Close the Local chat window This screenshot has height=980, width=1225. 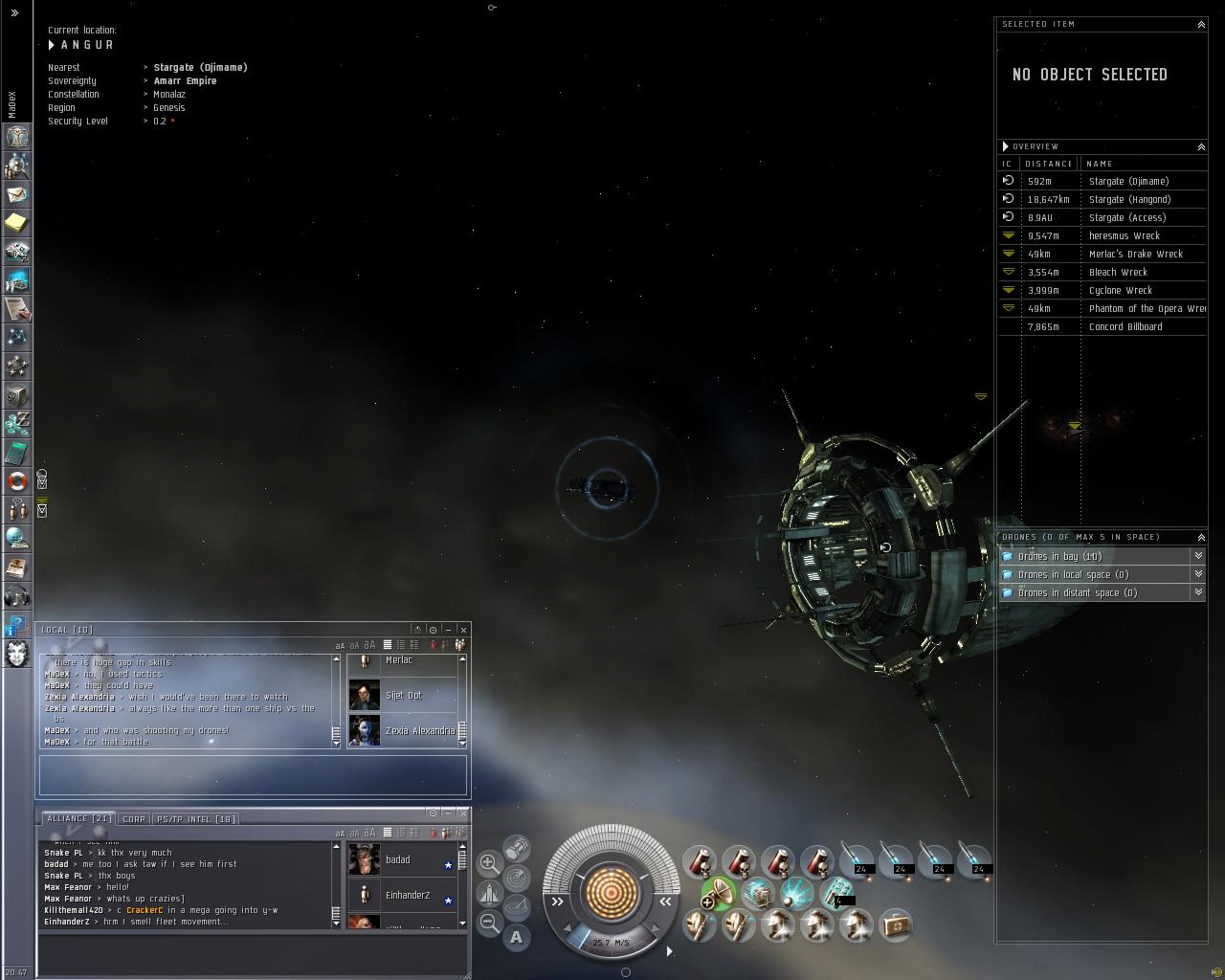463,630
